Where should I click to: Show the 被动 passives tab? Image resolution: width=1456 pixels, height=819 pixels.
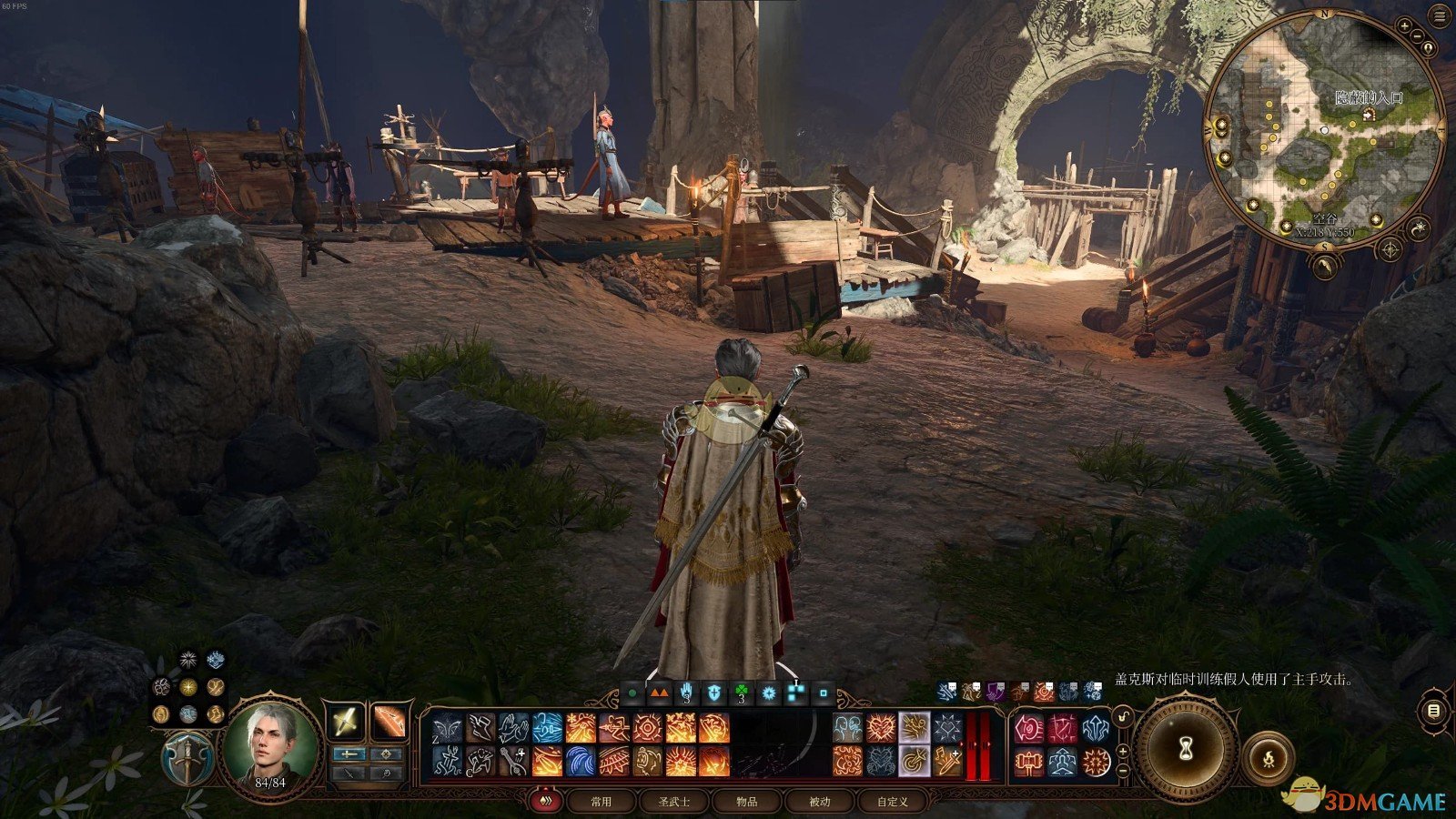coord(820,802)
